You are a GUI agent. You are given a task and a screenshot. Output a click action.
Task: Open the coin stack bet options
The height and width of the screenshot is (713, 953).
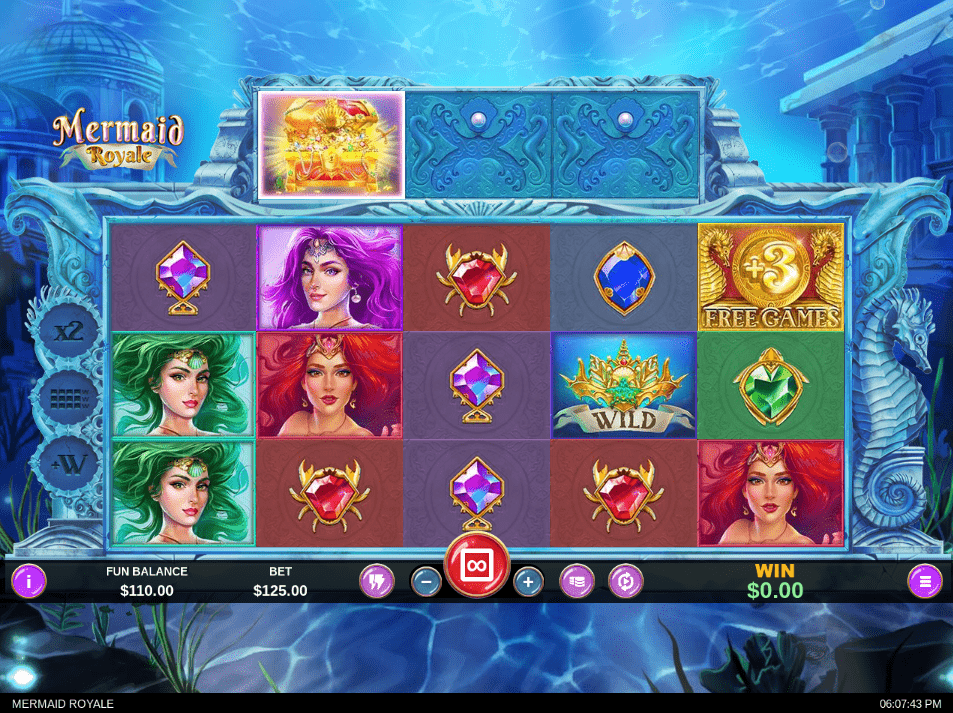[576, 581]
